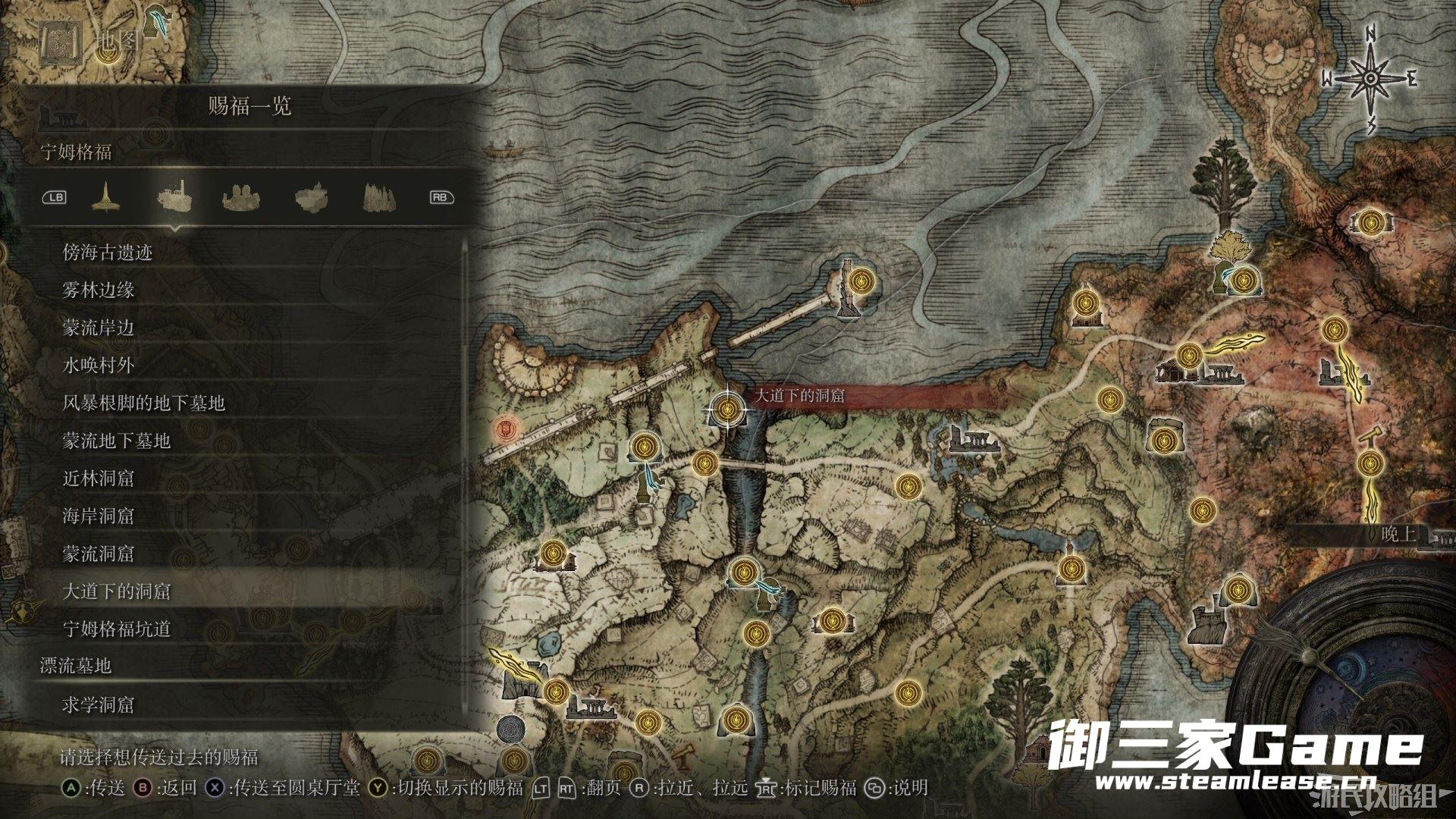Screen dimensions: 1456x819
Task: Switch to the third region tab icon
Action: click(x=242, y=197)
